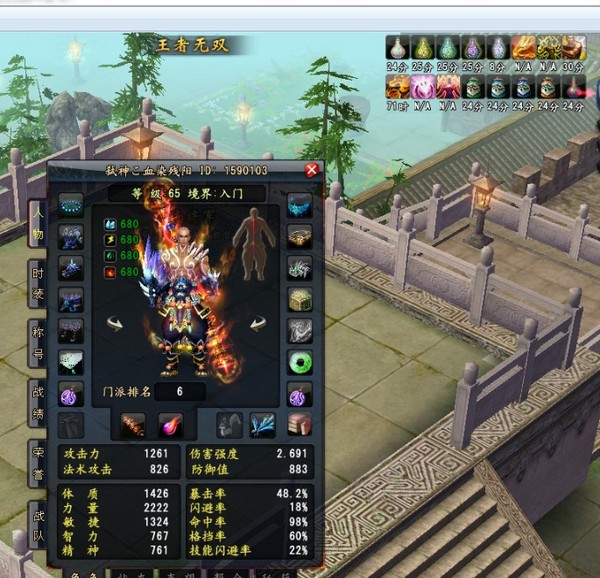Rotate character model with right arrow
The image size is (600, 578).
click(x=258, y=322)
